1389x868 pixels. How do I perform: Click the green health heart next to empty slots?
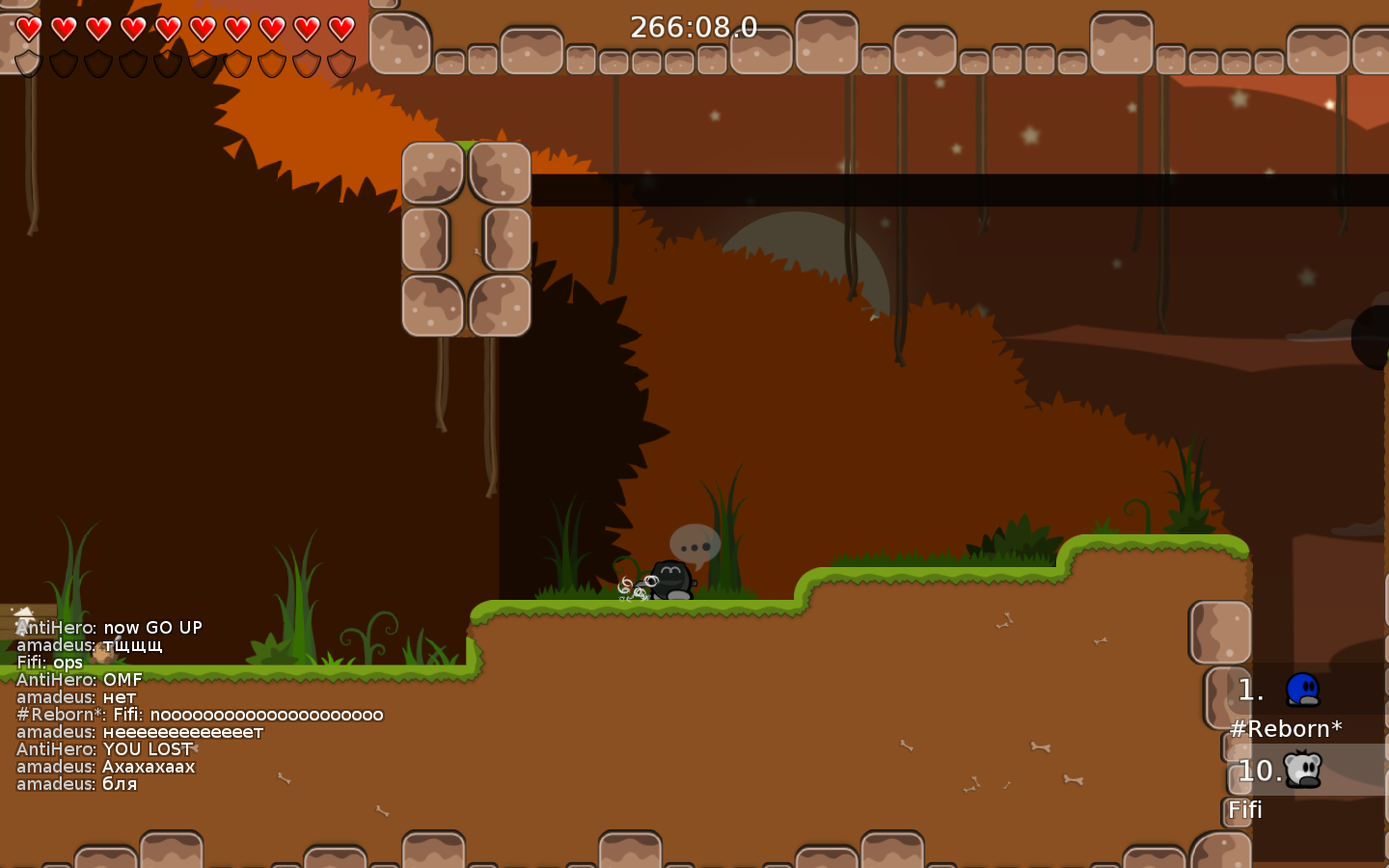point(340,30)
